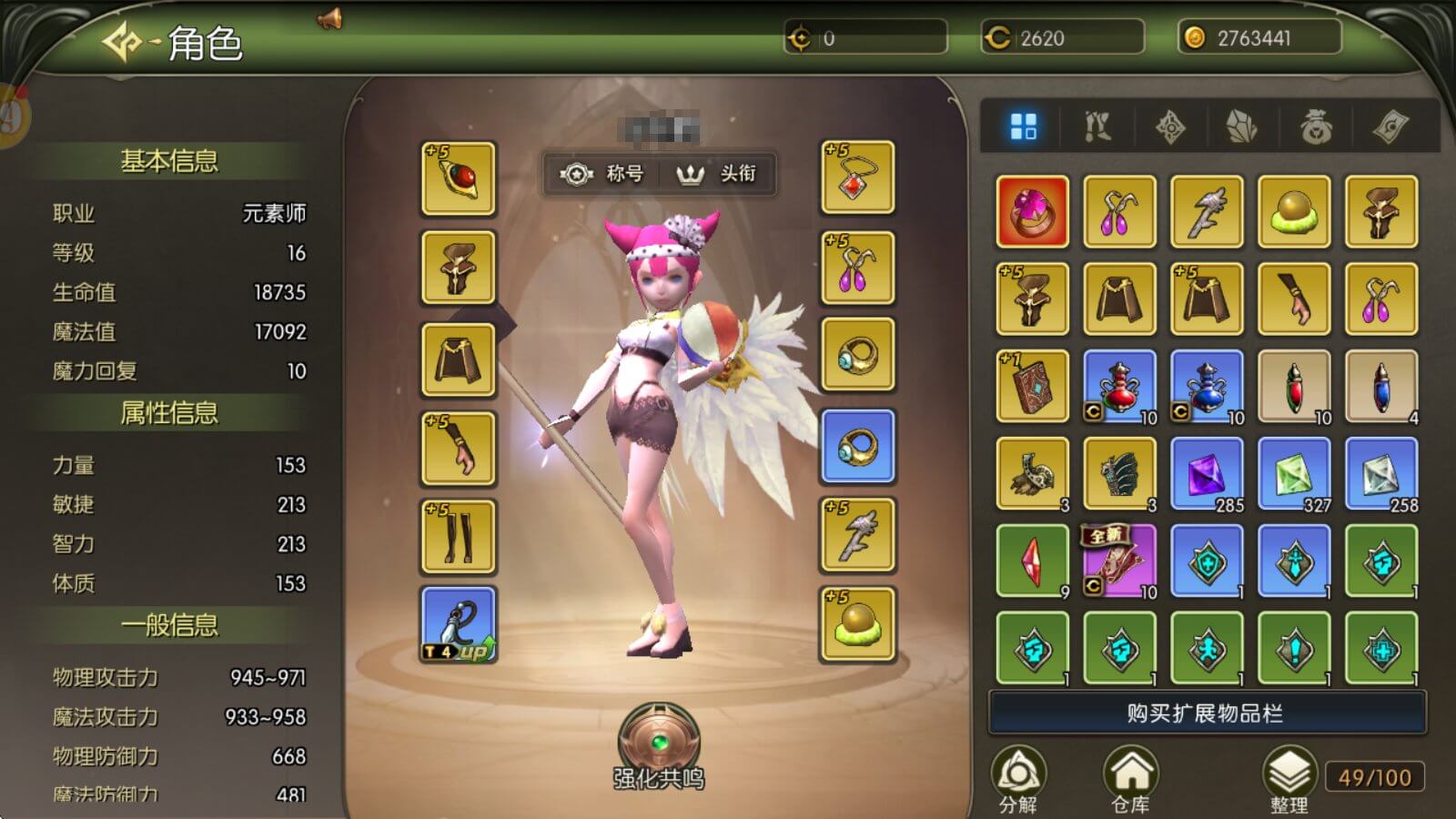Select the purple crystal stack of 285

pyautogui.click(x=1208, y=474)
